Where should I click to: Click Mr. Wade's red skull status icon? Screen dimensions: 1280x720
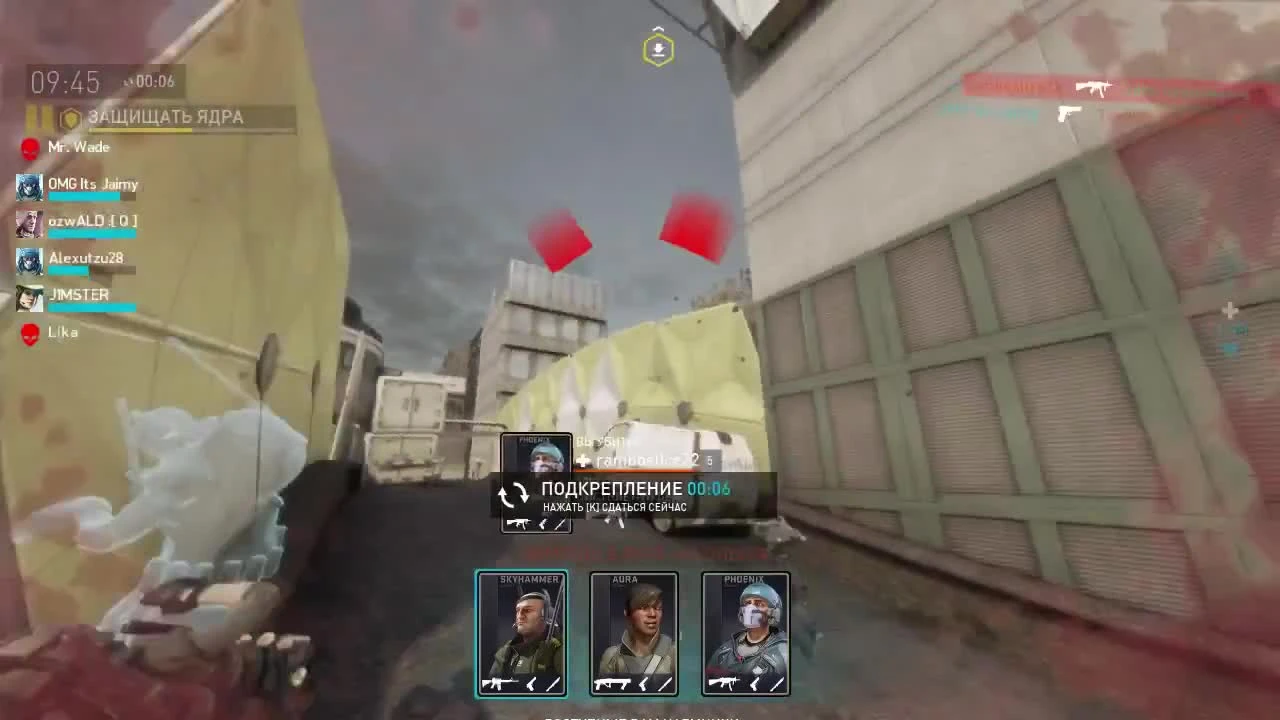pyautogui.click(x=29, y=148)
